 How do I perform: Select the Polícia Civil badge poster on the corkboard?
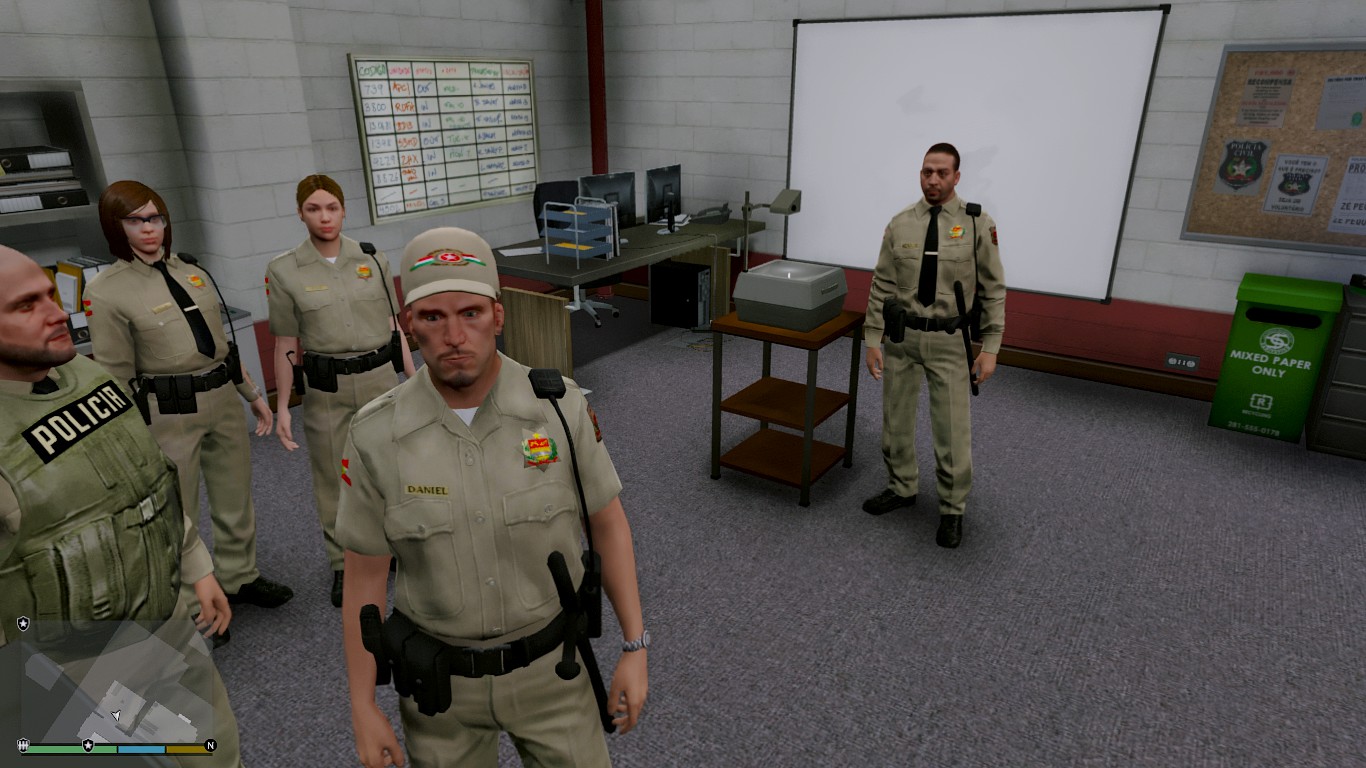tap(1240, 166)
